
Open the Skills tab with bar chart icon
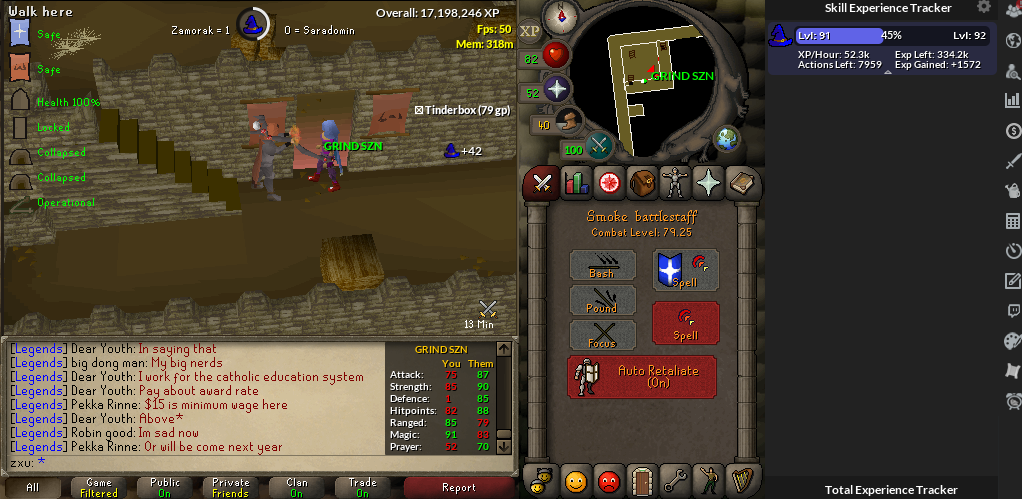tap(576, 183)
